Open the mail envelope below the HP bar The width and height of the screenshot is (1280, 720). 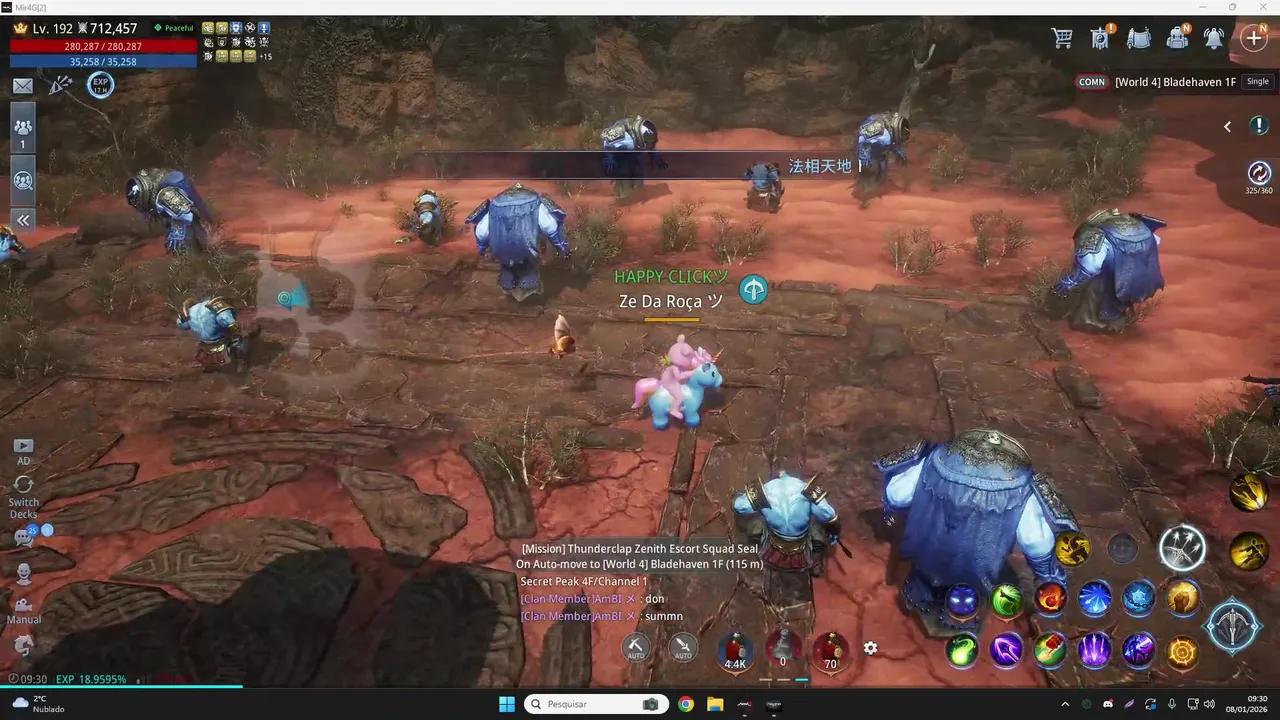point(22,85)
